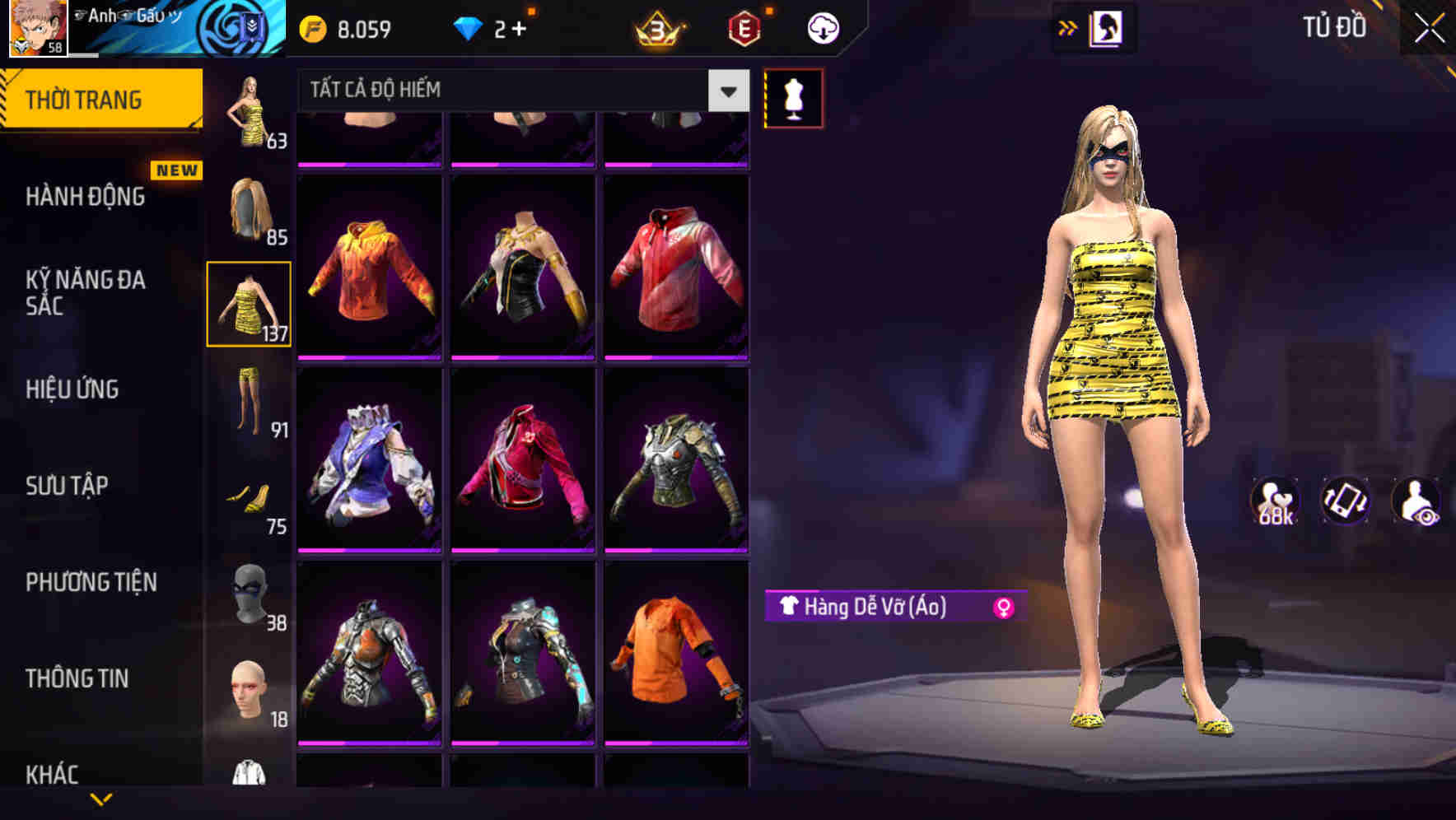
Task: Switch to the Hành Động tab
Action: point(85,198)
